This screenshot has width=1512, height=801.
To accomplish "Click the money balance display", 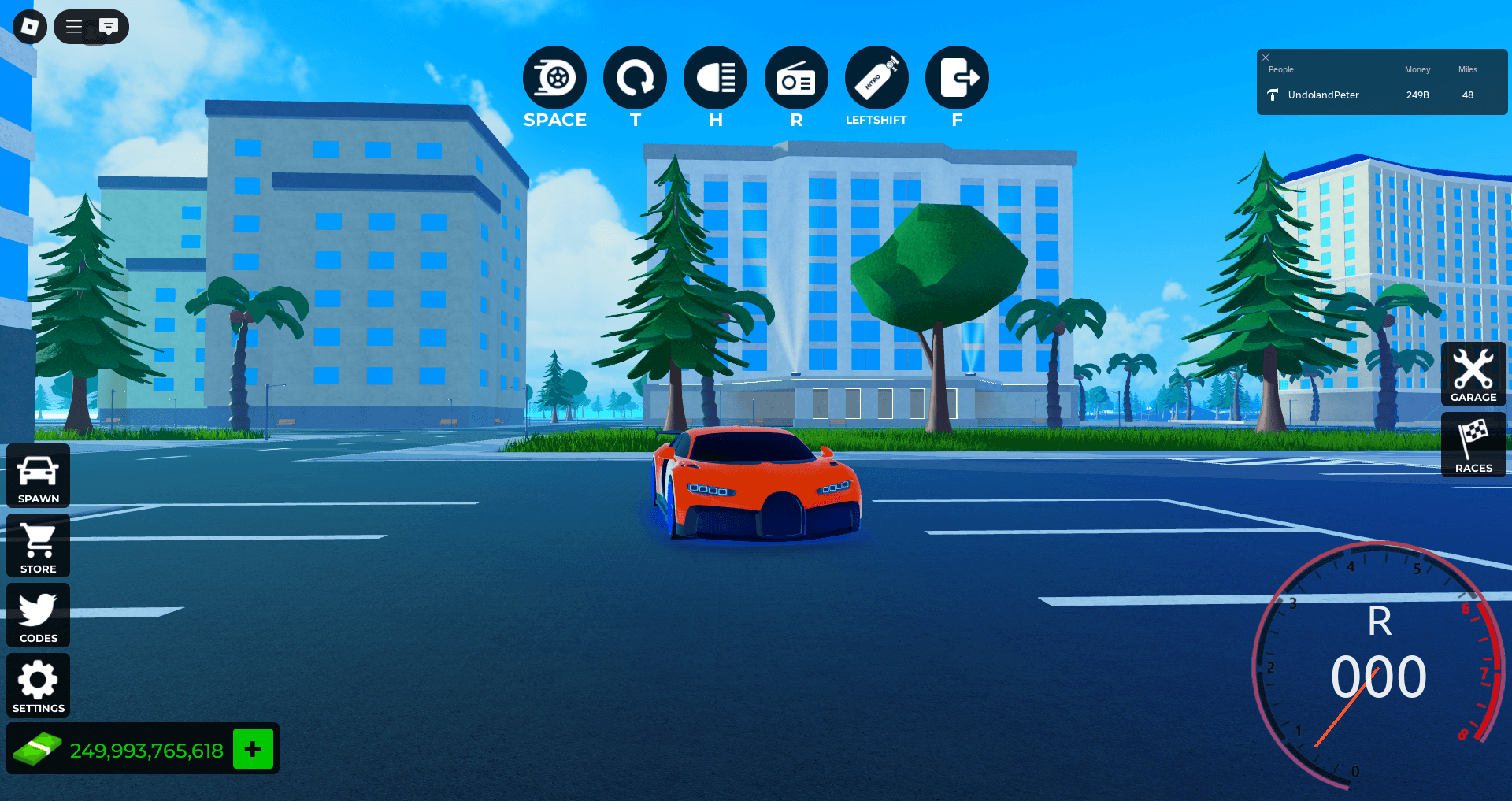I will tap(146, 748).
